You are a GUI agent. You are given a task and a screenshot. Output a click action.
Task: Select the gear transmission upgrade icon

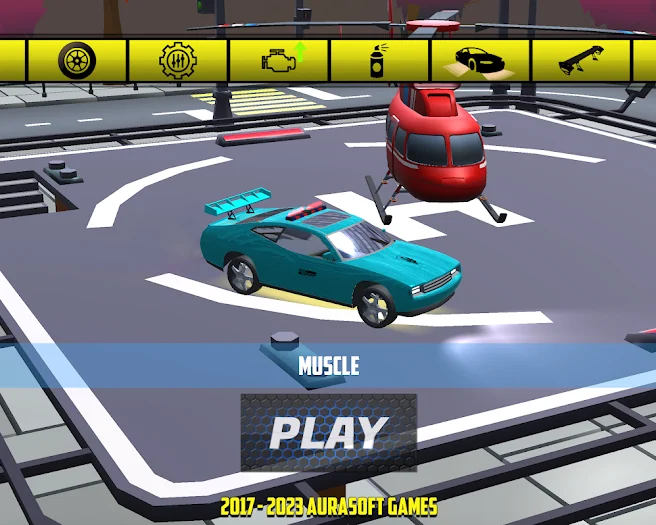pyautogui.click(x=178, y=60)
